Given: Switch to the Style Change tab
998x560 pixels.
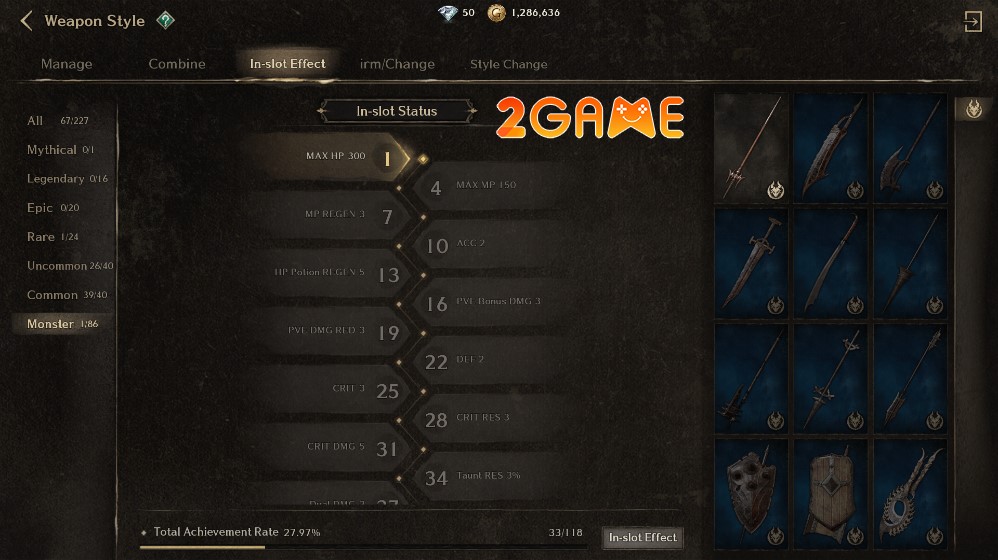Looking at the screenshot, I should click(x=509, y=64).
